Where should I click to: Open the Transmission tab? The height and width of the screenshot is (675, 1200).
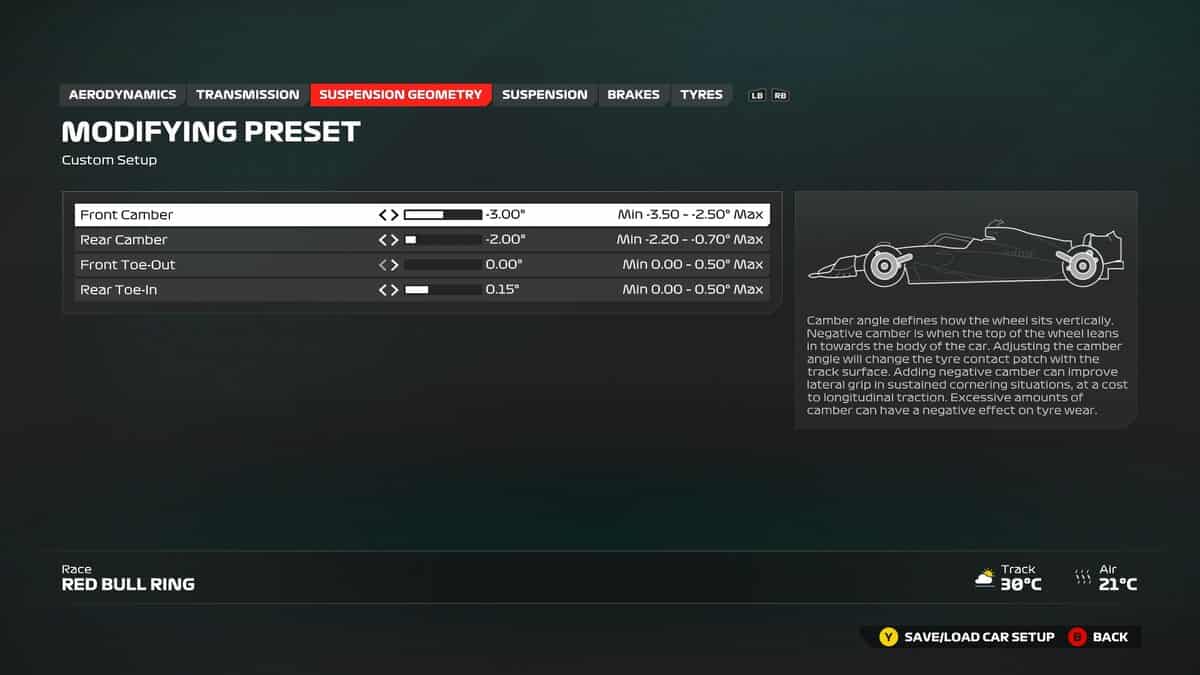coord(247,95)
